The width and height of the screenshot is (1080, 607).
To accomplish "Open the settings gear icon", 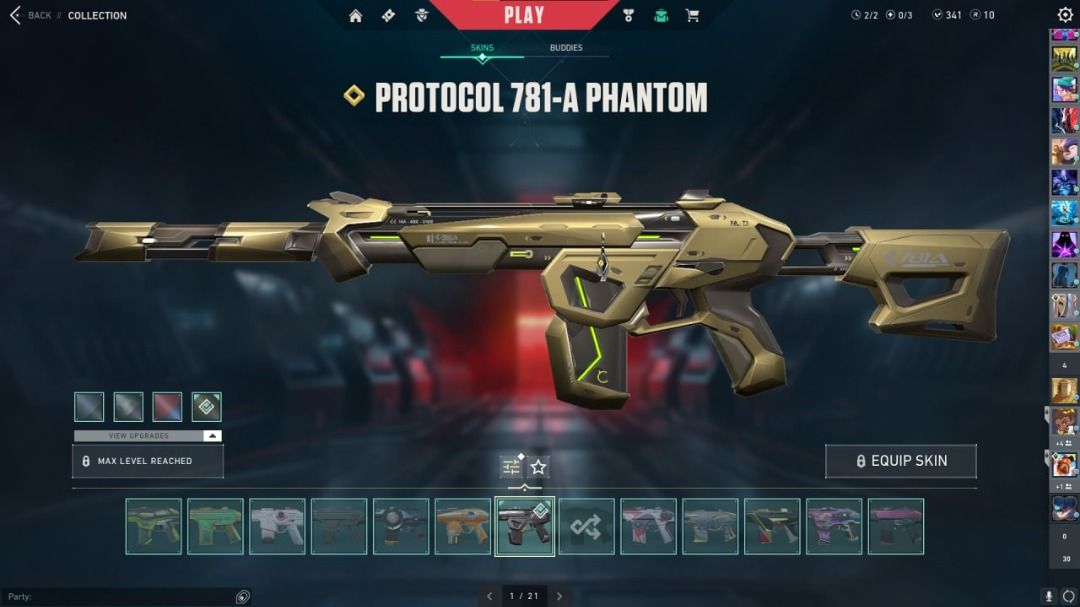I will tap(1065, 15).
